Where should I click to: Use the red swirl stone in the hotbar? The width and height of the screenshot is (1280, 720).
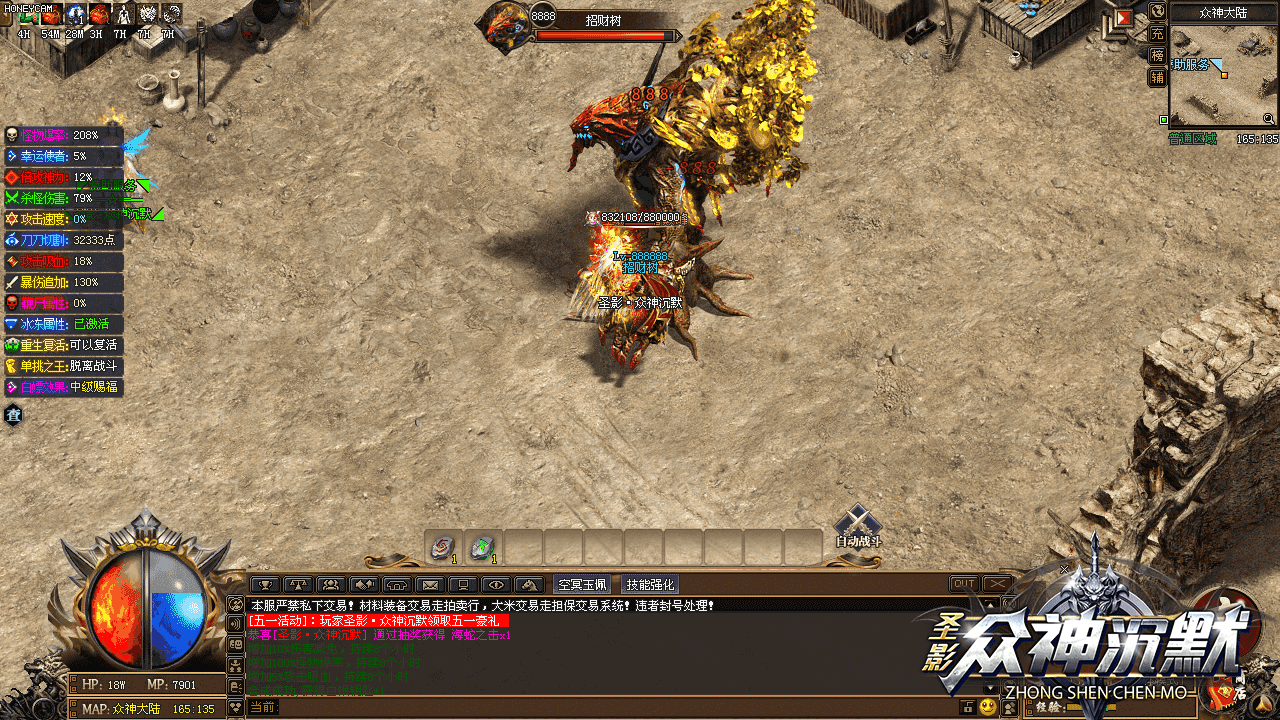click(443, 546)
